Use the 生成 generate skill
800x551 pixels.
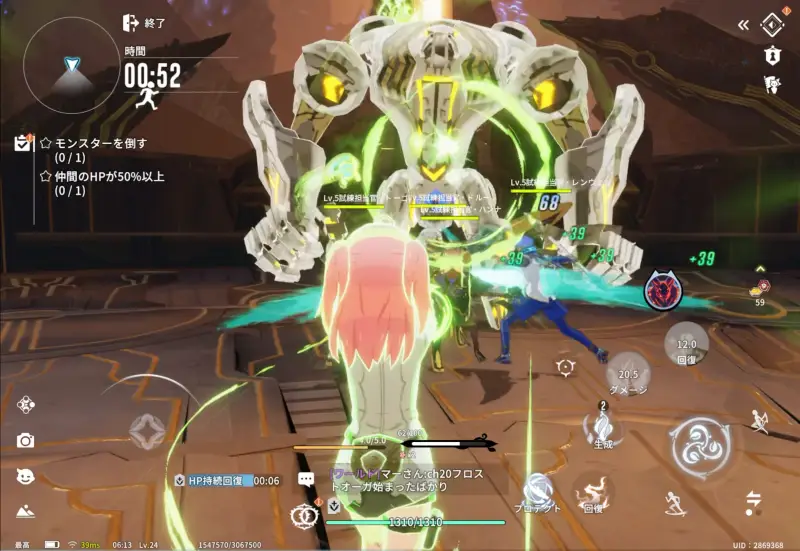[605, 429]
